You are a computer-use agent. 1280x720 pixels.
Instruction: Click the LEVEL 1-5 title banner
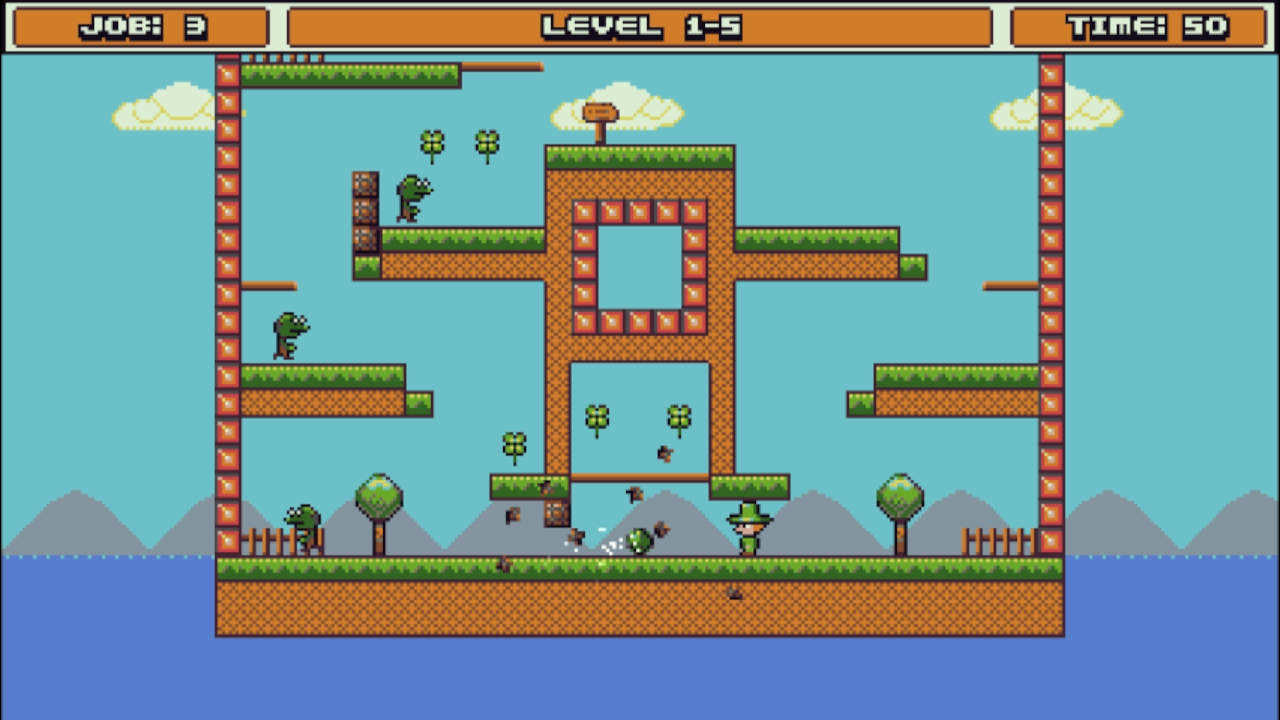pos(639,27)
